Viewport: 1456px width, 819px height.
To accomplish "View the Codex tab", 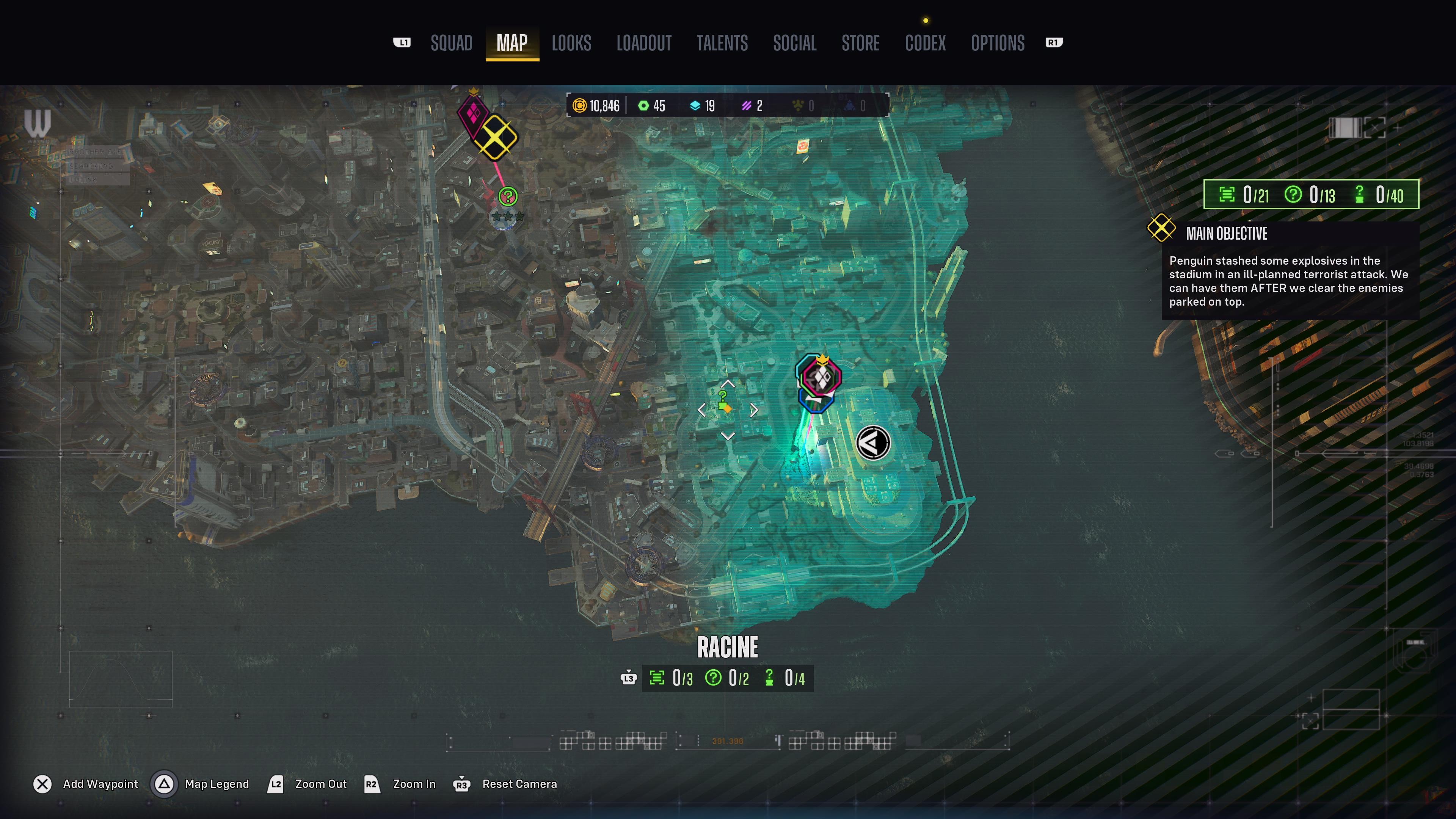I will [x=925, y=43].
